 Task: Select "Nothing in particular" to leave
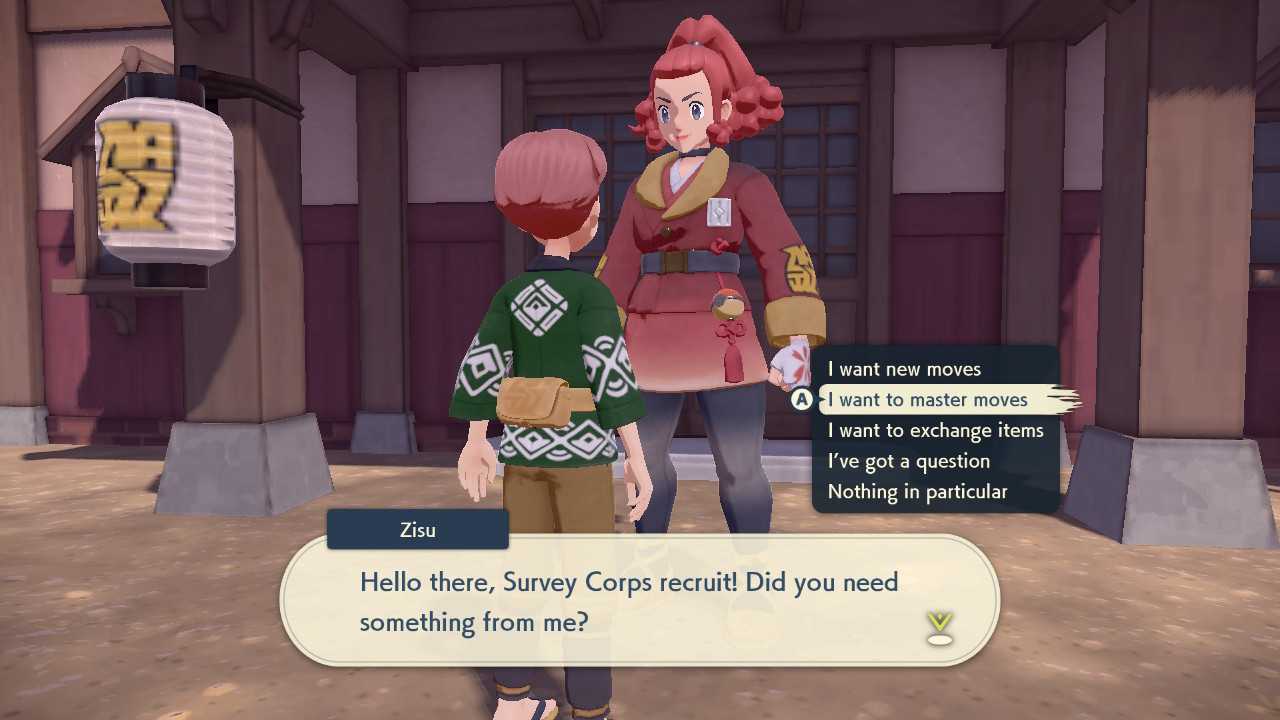(917, 492)
